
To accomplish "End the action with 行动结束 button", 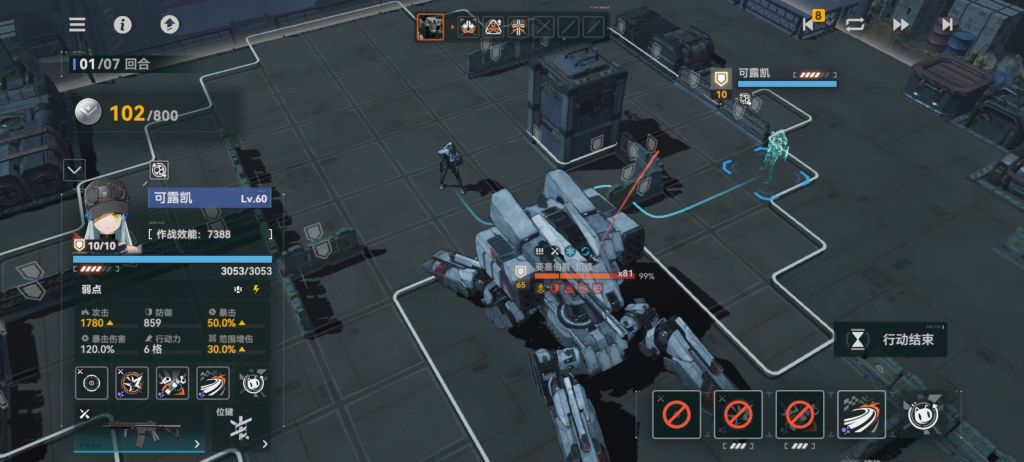I will coord(892,340).
